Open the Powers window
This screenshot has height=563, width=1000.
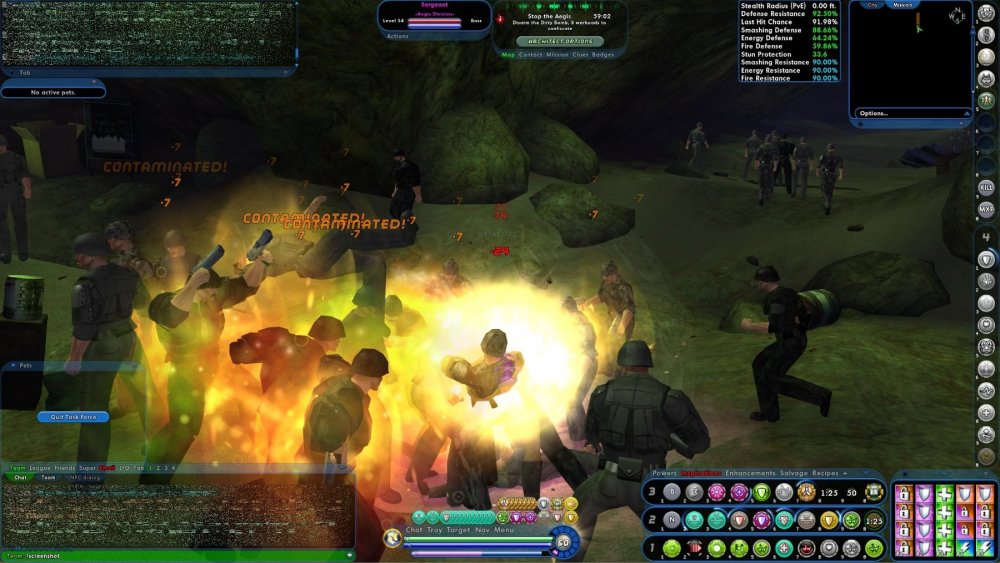click(664, 472)
